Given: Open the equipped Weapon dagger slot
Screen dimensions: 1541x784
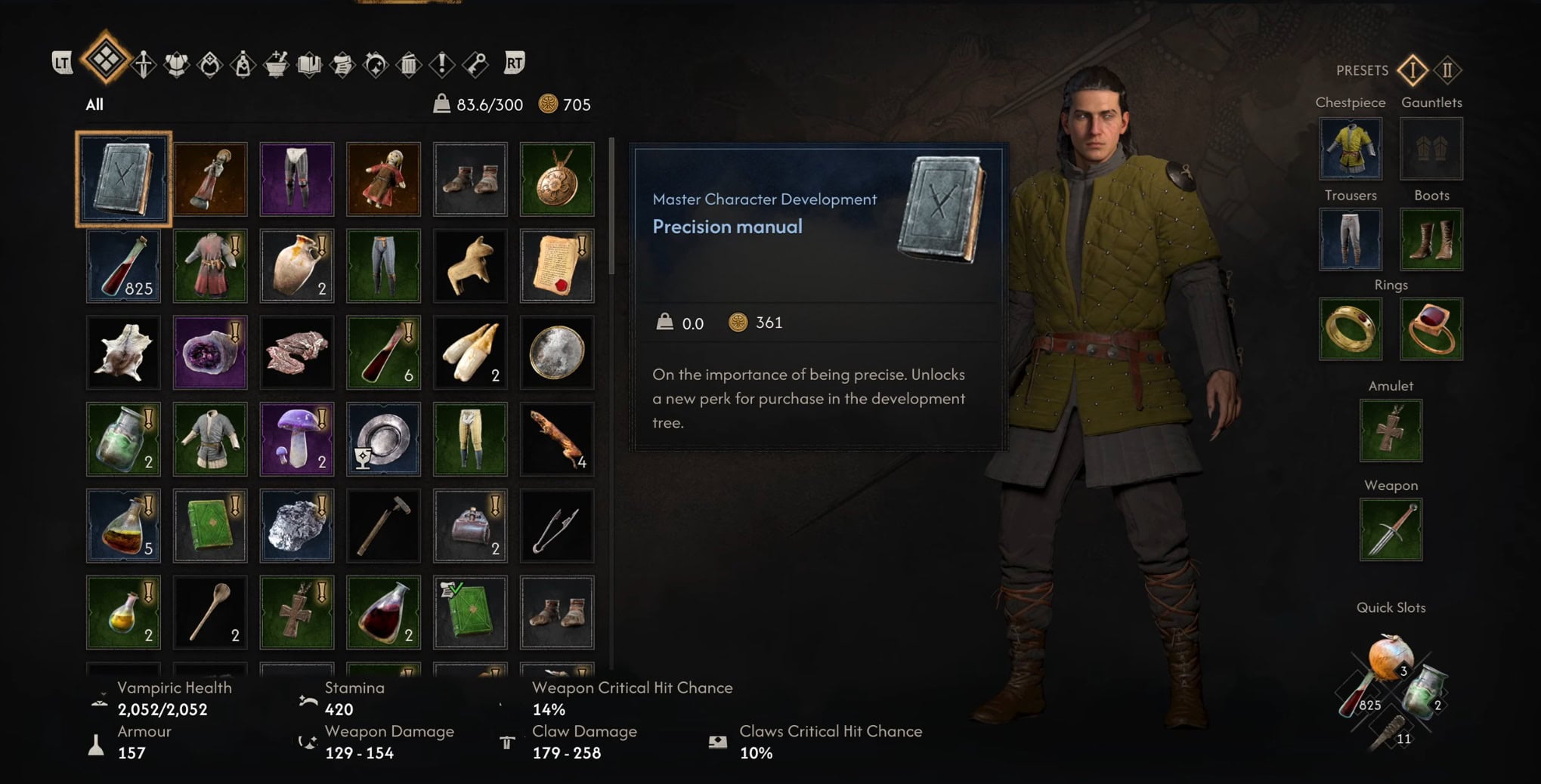Looking at the screenshot, I should pos(1391,529).
